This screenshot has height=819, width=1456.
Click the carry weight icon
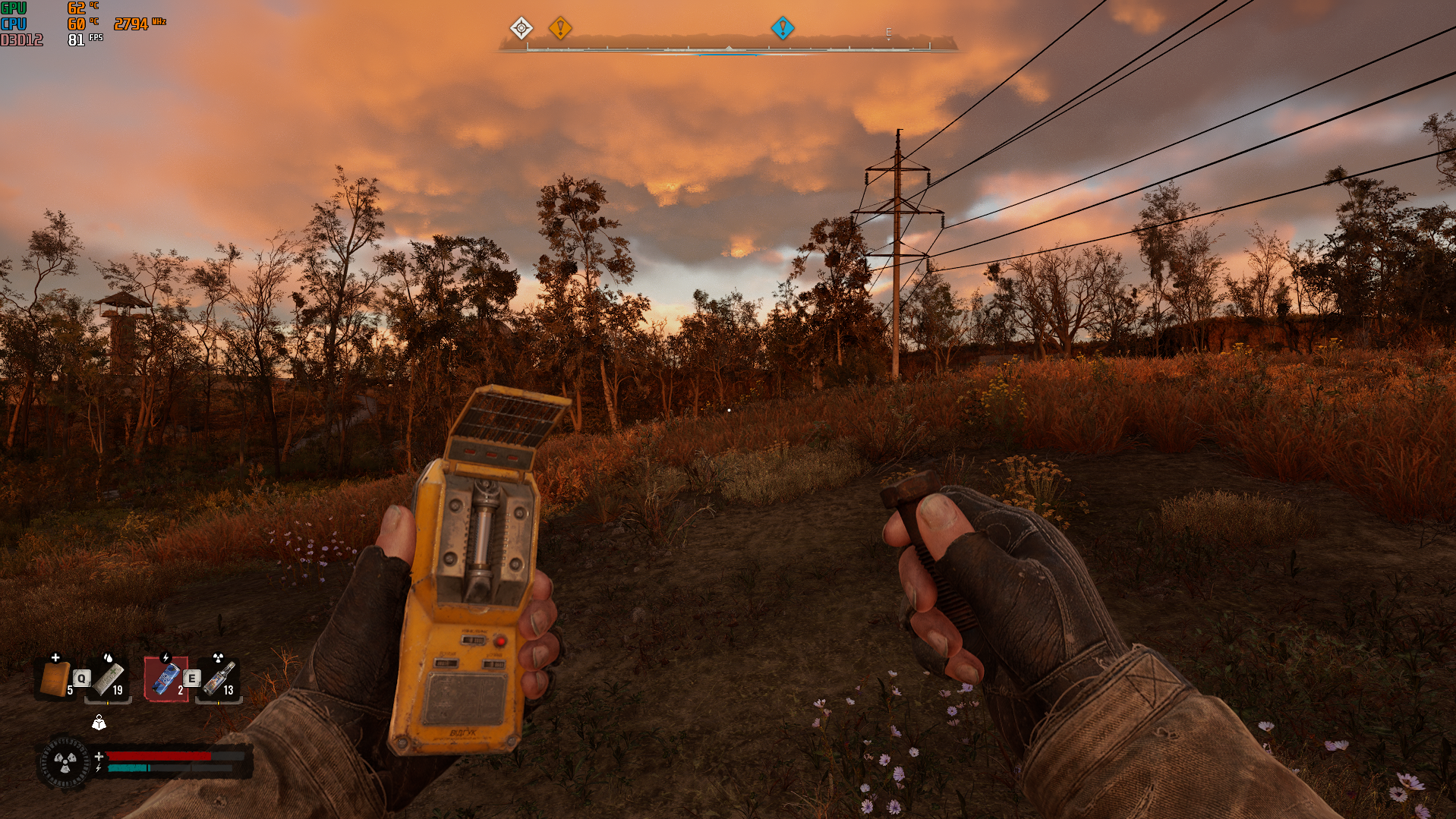(99, 723)
